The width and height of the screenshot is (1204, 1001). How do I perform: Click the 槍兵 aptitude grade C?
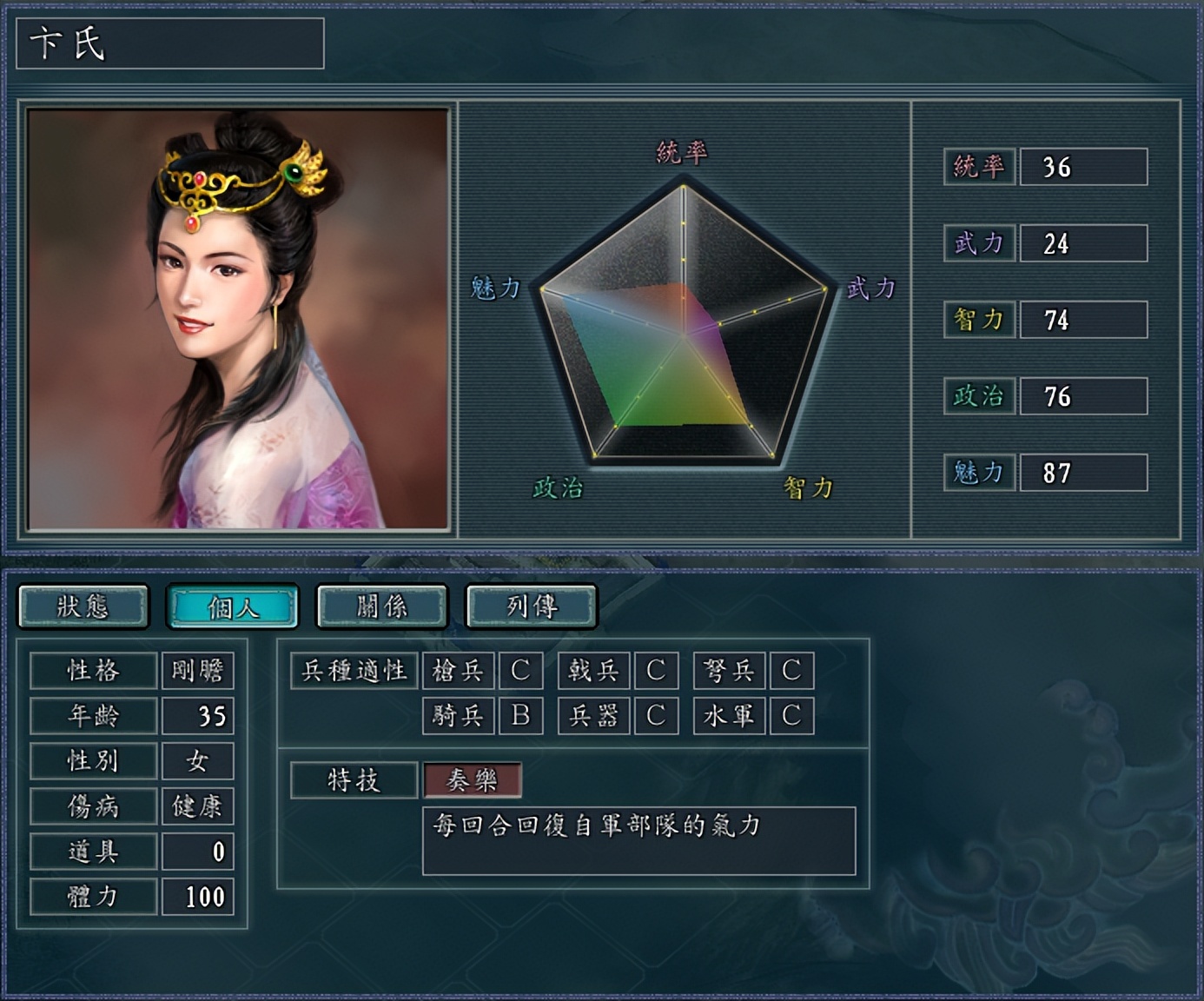(x=521, y=671)
